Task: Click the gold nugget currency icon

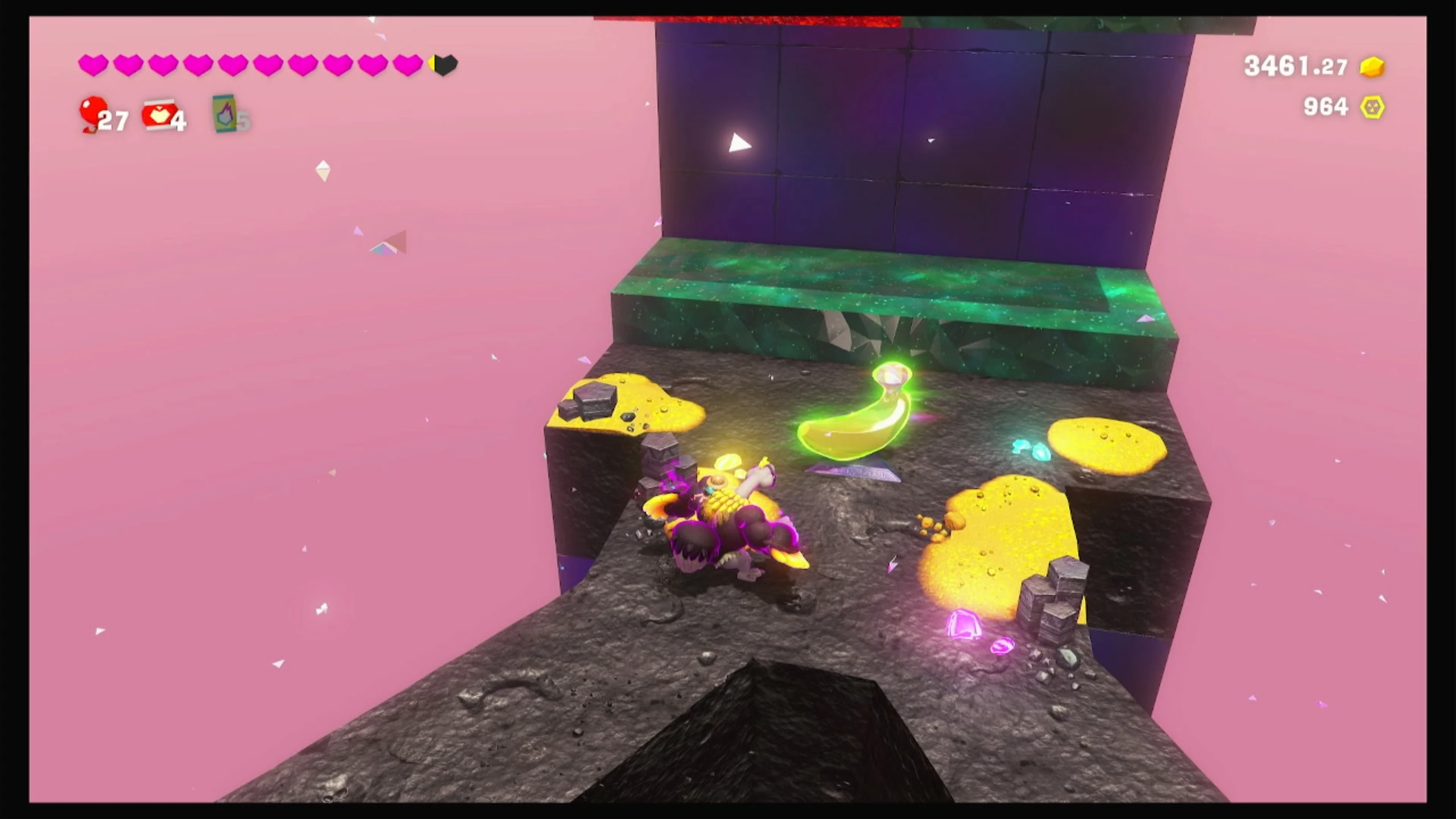Action: 1372,67
